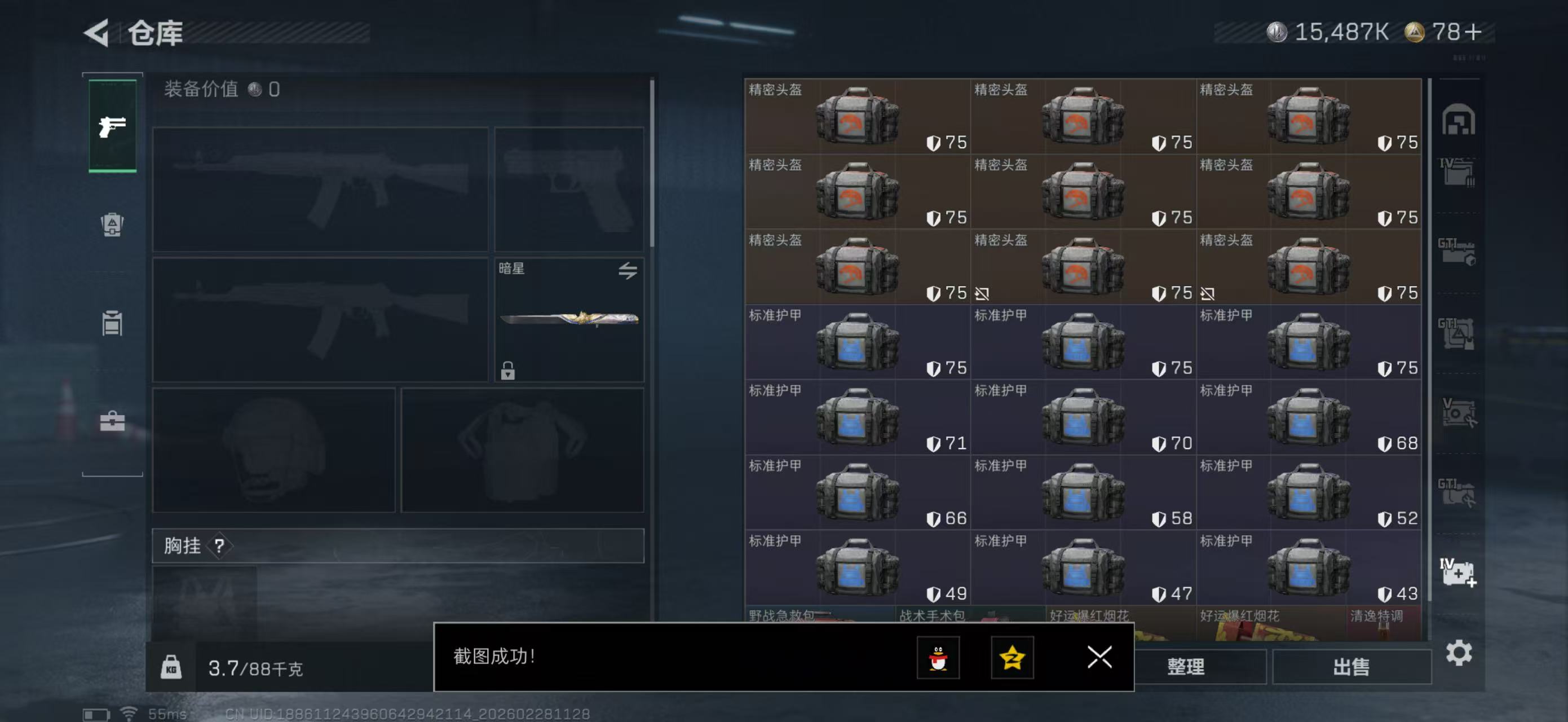Screen dimensions: 1568x722
Task: Switch to the backpack category tab
Action: (x=112, y=226)
